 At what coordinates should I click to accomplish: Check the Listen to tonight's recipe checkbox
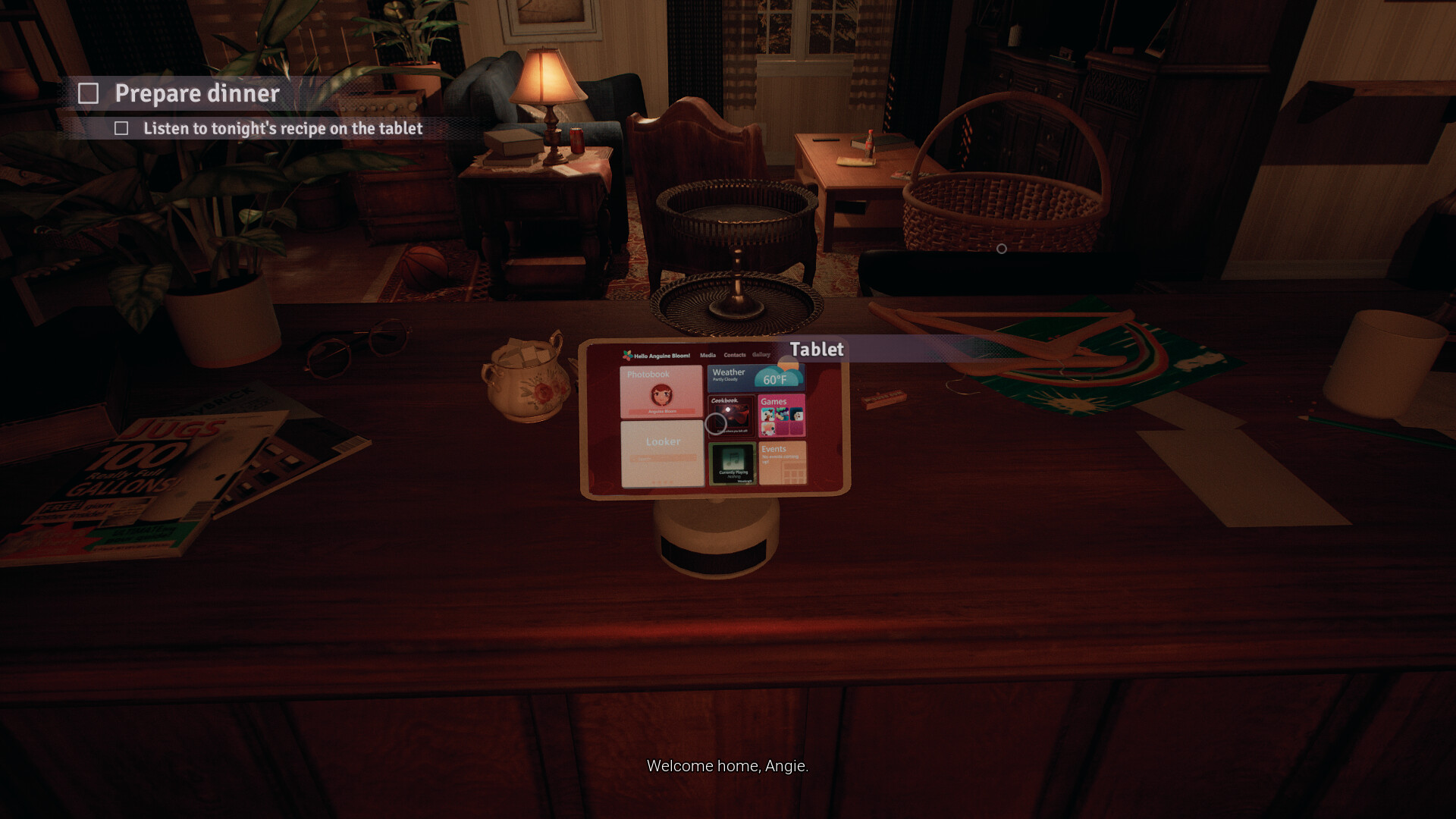point(123,129)
